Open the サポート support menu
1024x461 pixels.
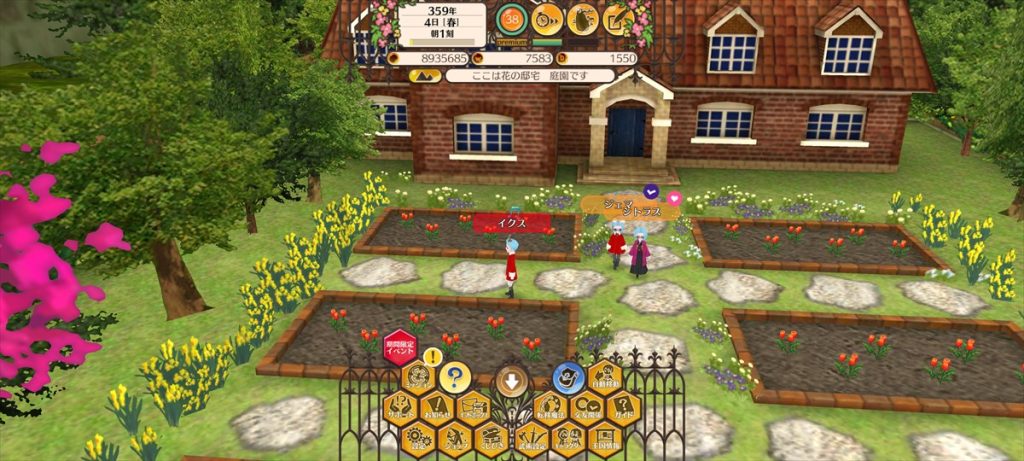coord(400,408)
